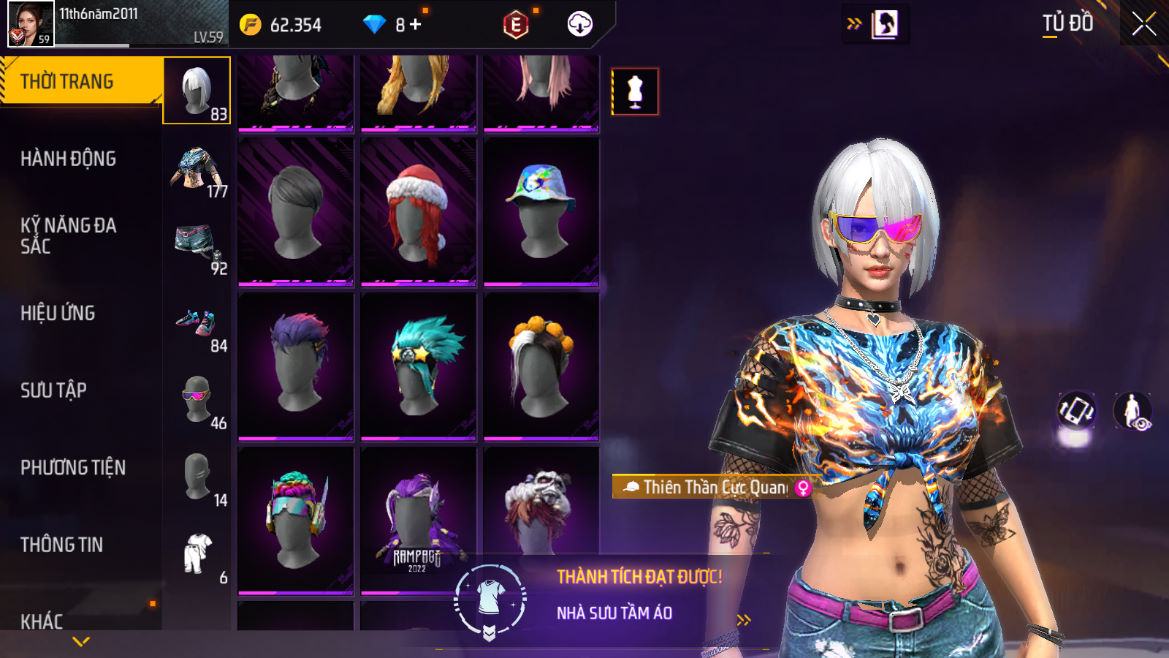Select the Kỹ Năng Đa Sắc tab

(68, 235)
